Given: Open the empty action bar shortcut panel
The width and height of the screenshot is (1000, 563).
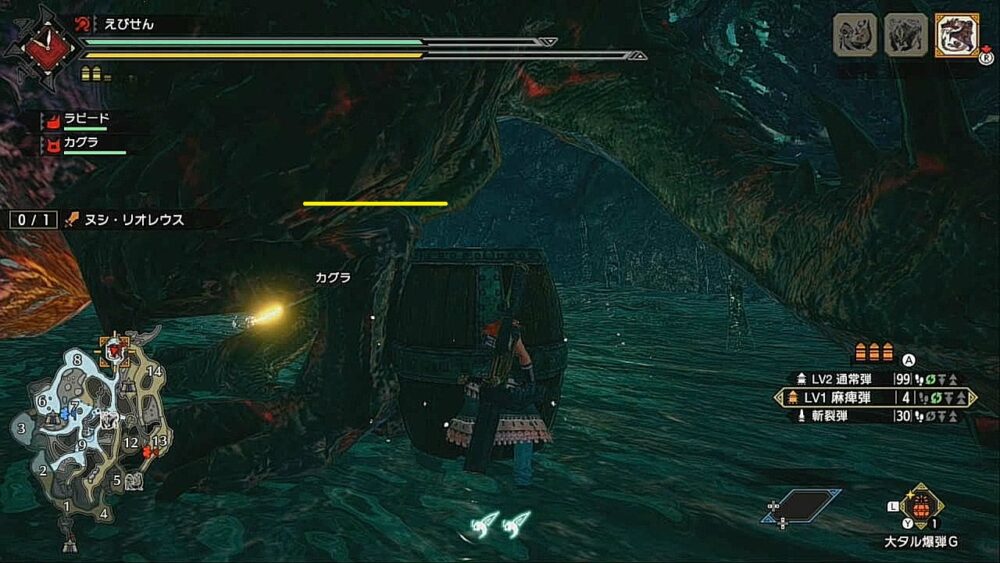Looking at the screenshot, I should 805,506.
